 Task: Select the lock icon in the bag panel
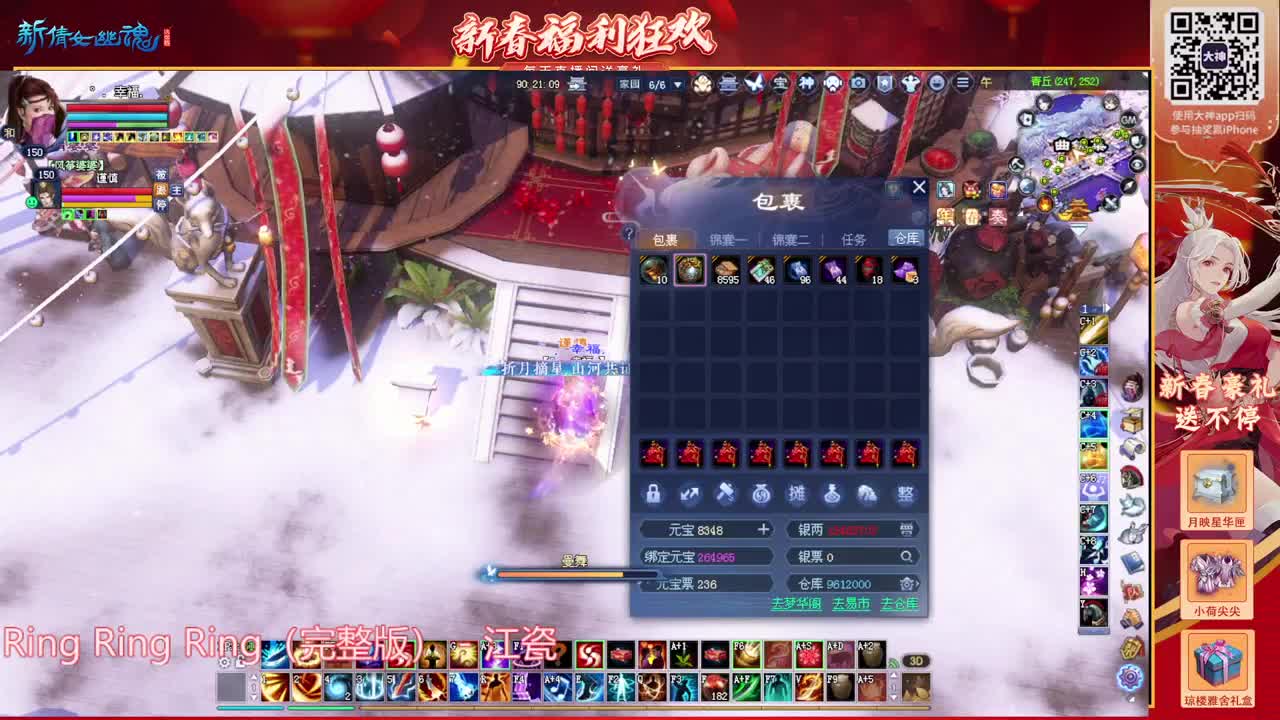click(654, 493)
